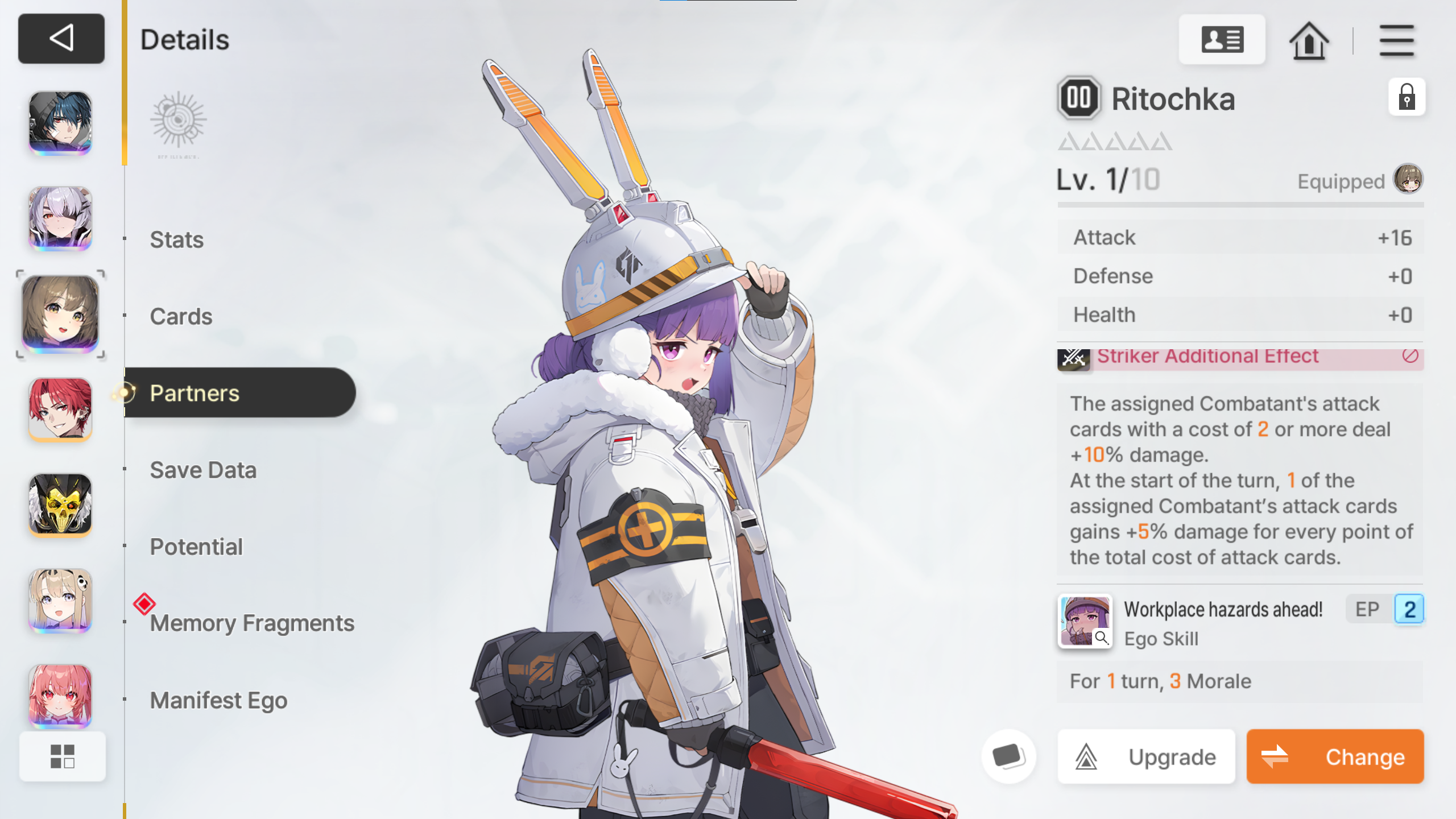
Task: Switch to Manifest Ego tab
Action: coord(218,700)
